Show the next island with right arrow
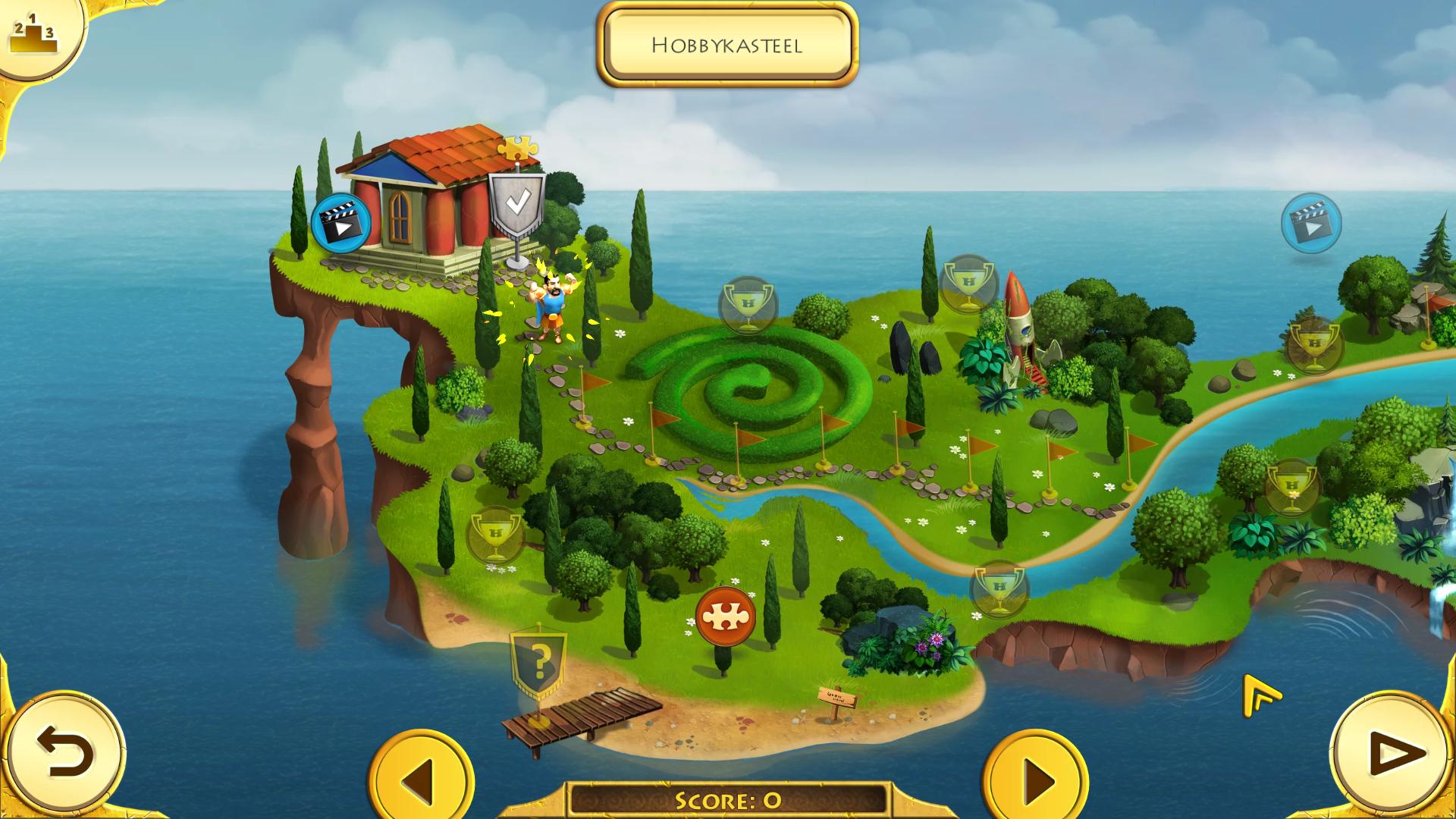 click(x=1036, y=777)
